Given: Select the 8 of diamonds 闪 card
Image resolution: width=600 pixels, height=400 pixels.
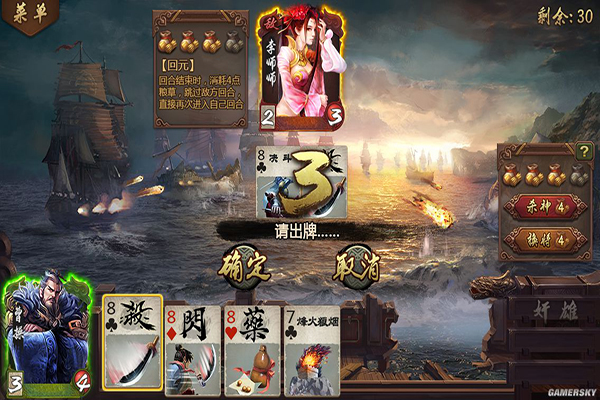Looking at the screenshot, I should (192, 349).
